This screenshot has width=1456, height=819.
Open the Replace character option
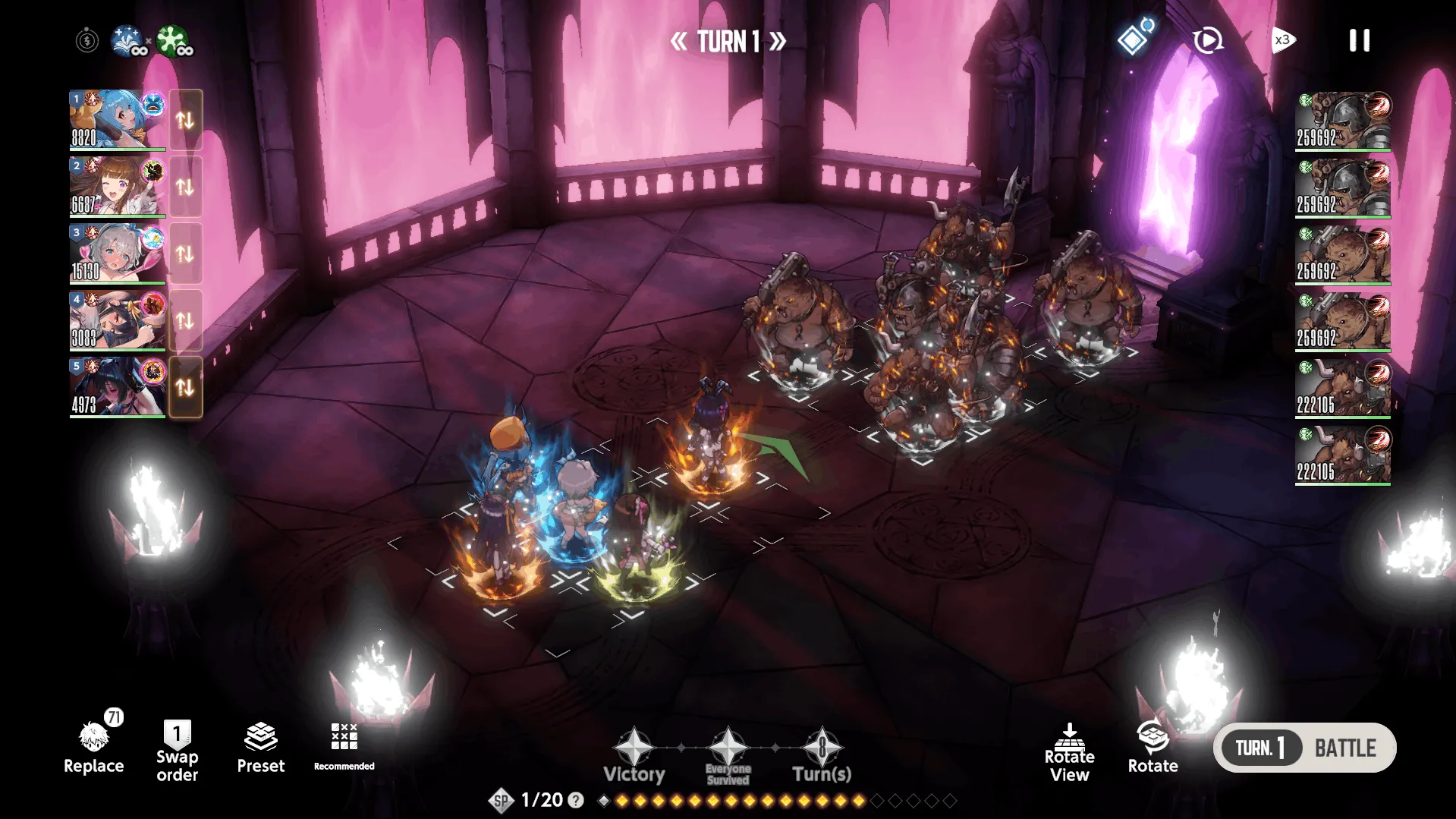click(x=94, y=748)
